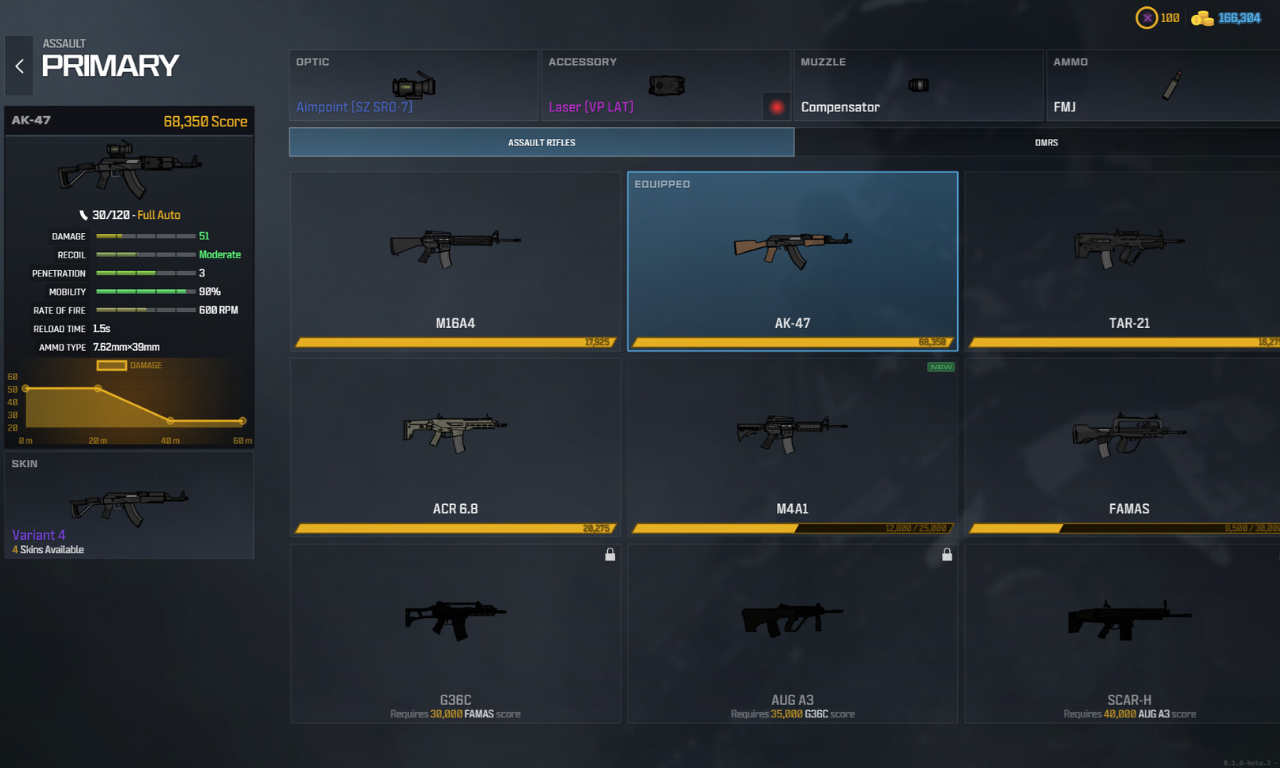Click the locked G36C tile
This screenshot has height=768, width=1280.
455,632
